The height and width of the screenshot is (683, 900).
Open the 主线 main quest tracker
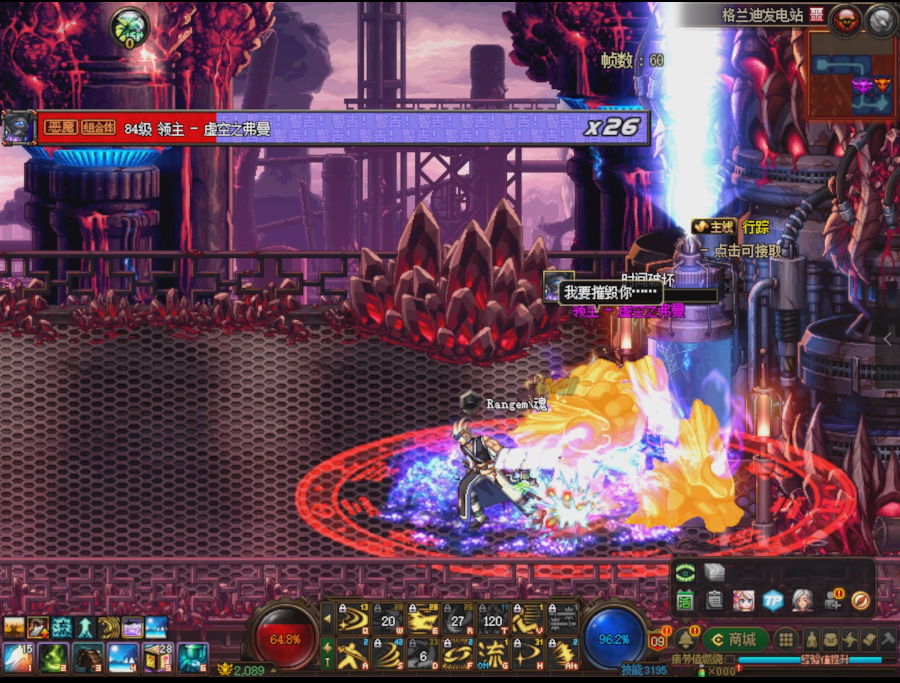tap(715, 228)
